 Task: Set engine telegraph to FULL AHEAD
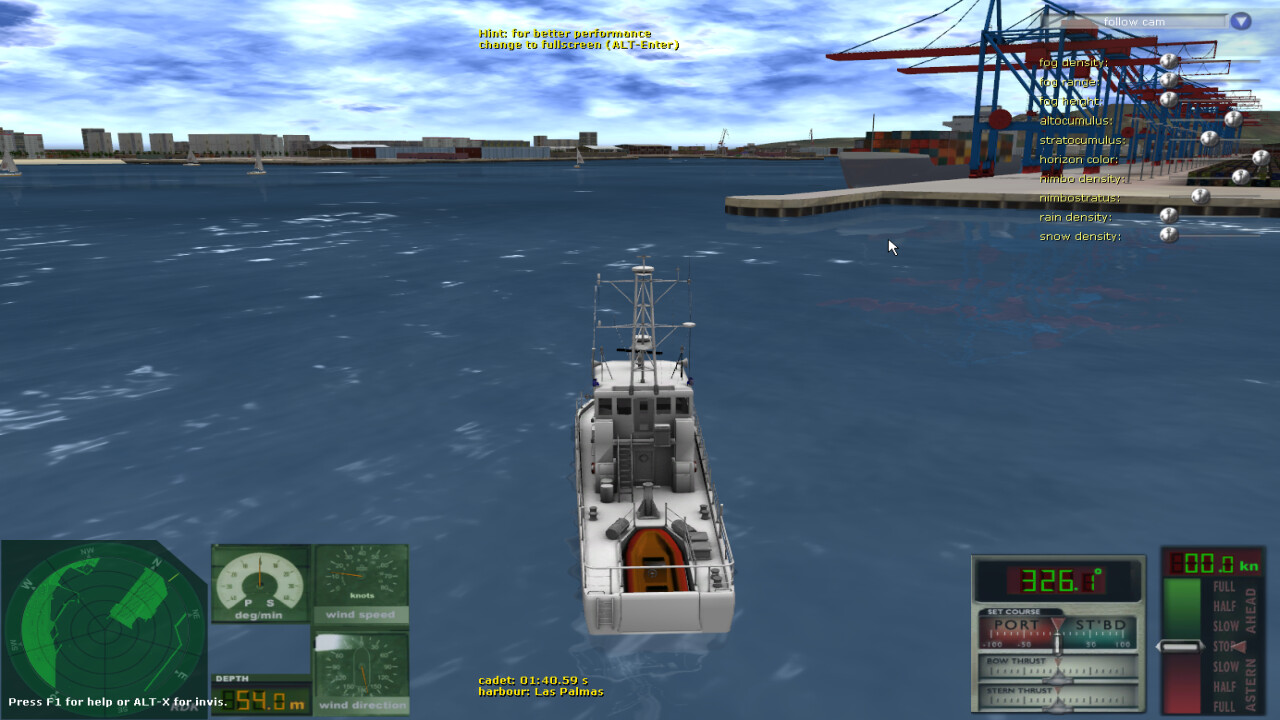pos(1224,588)
